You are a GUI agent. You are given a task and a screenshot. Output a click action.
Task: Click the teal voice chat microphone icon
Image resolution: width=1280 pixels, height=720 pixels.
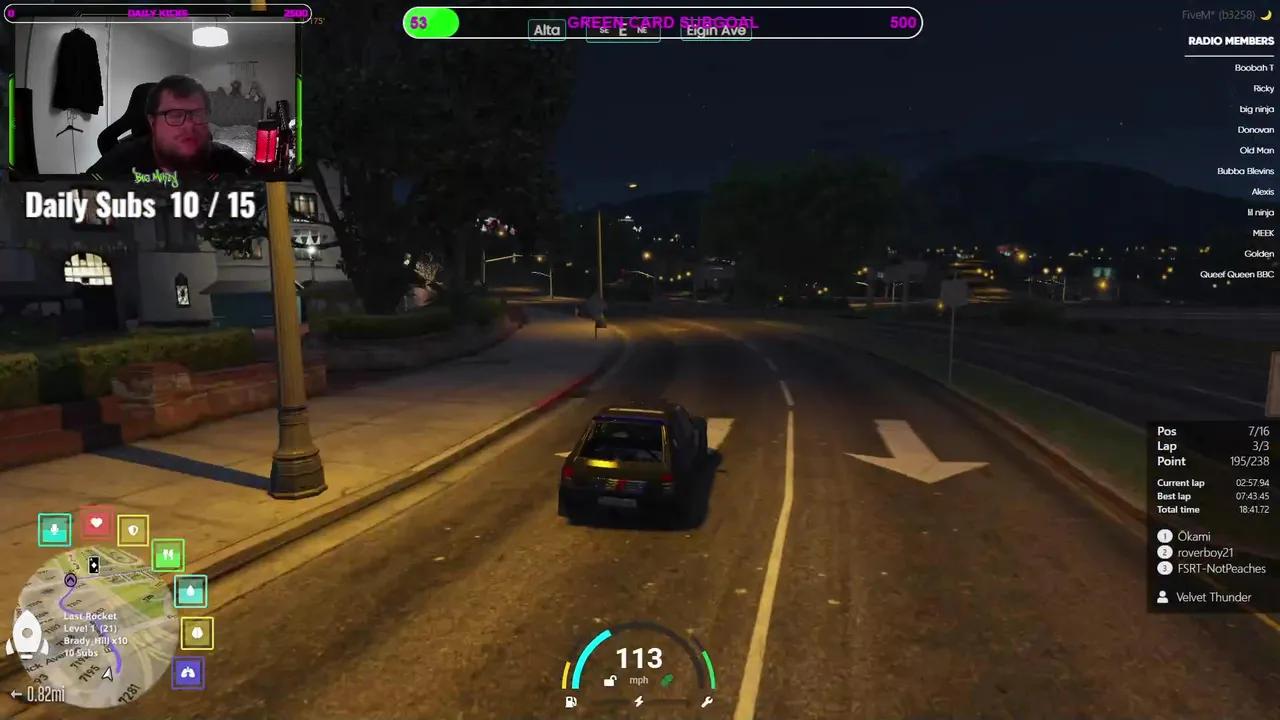coord(54,530)
